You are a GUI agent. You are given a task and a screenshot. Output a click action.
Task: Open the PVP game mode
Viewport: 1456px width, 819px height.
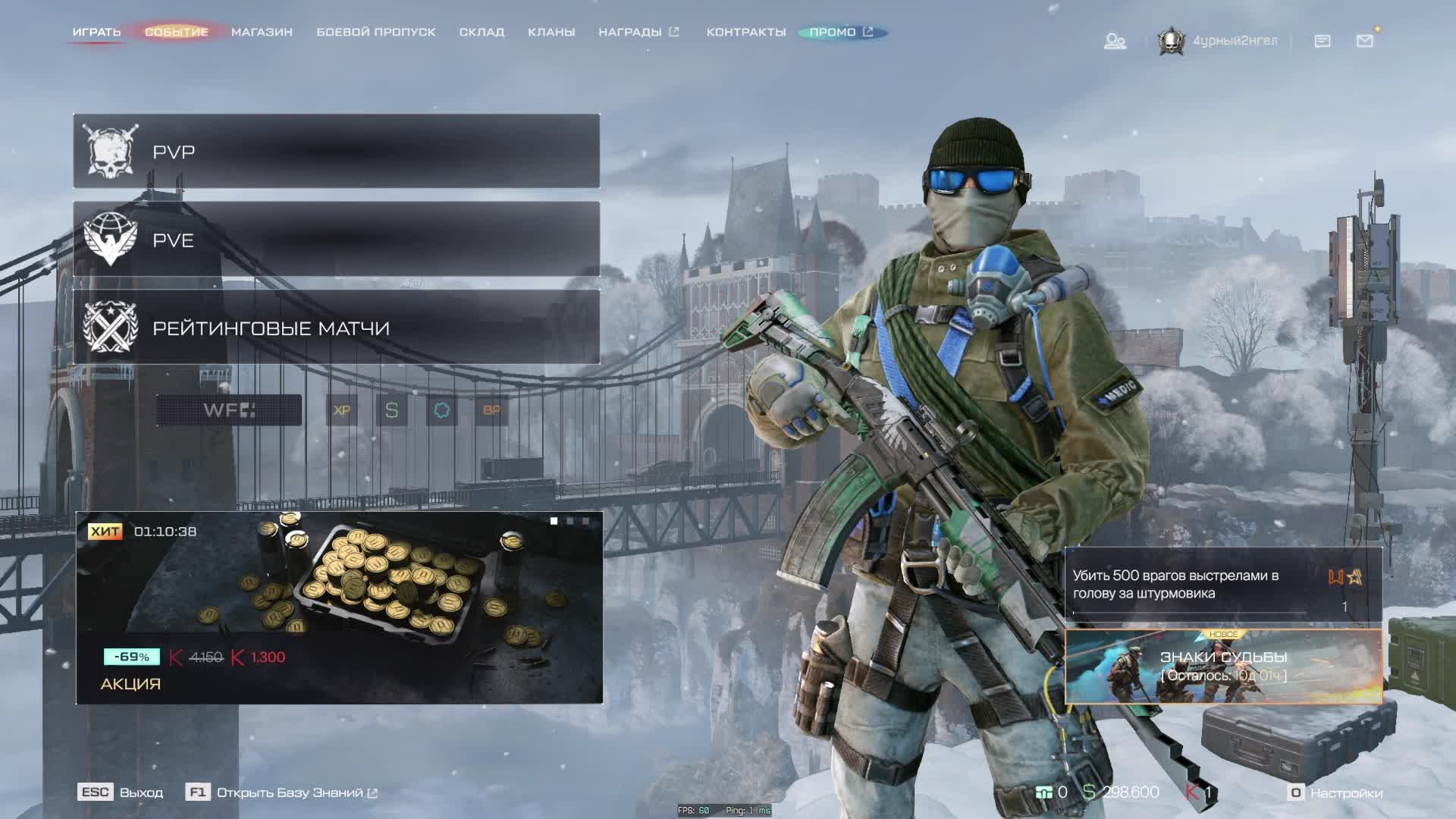(x=336, y=152)
